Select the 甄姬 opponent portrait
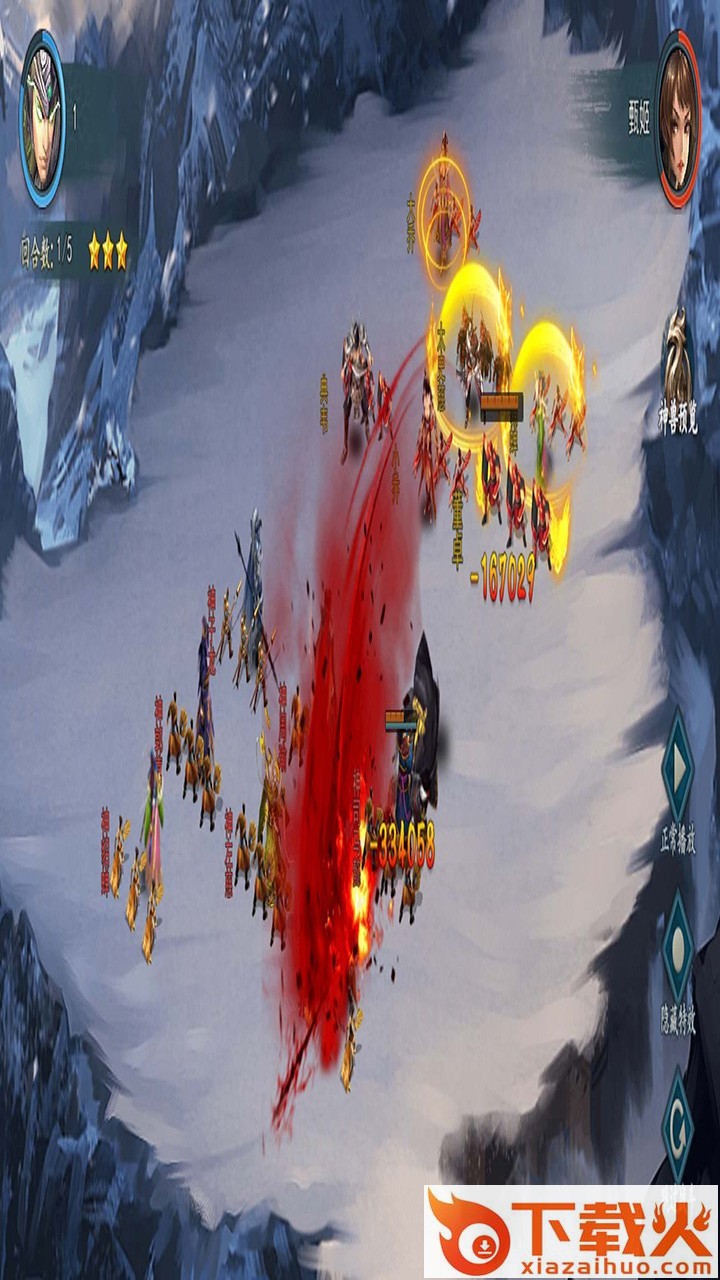This screenshot has height=1280, width=720. click(678, 118)
